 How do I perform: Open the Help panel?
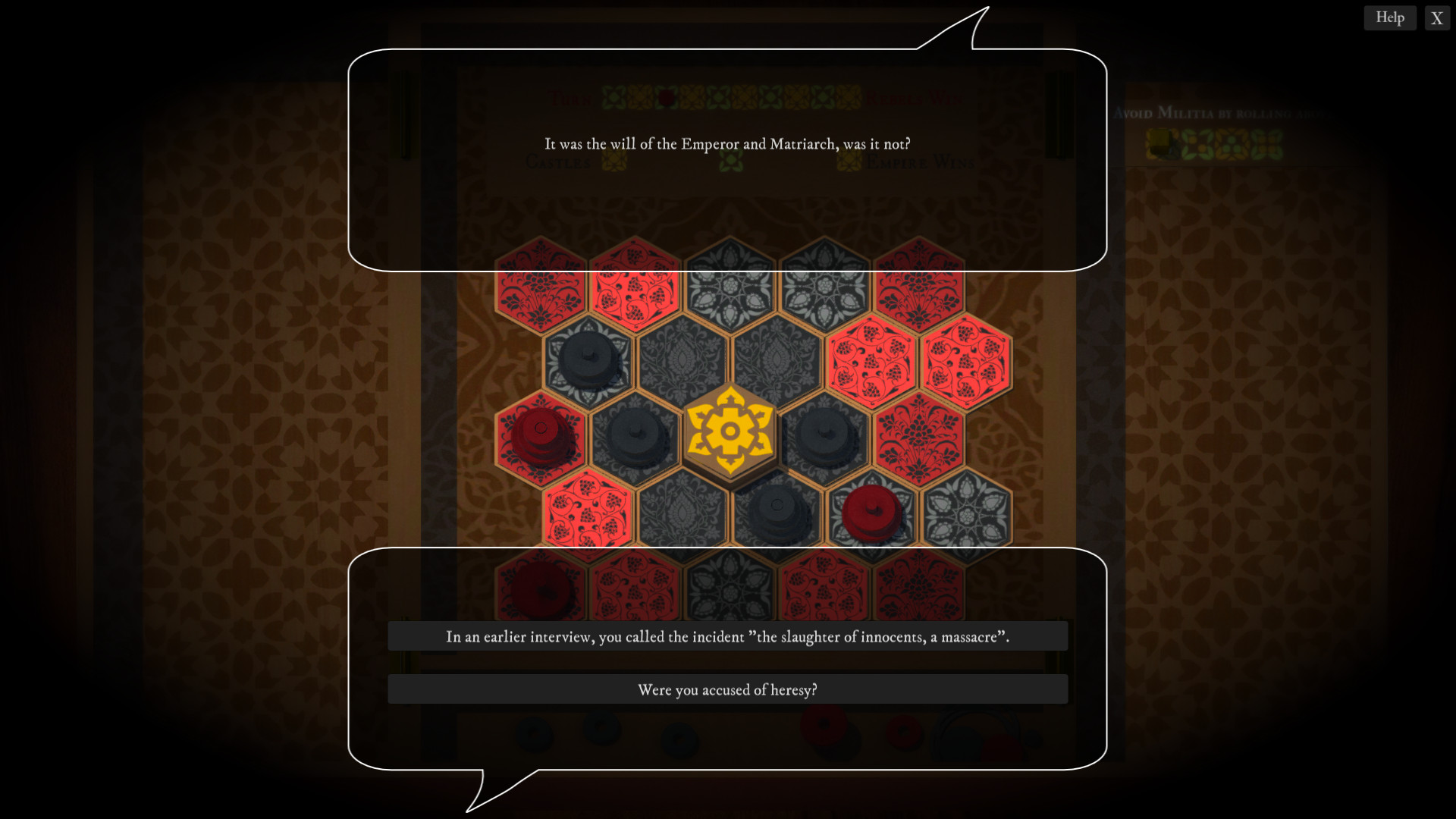[x=1390, y=17]
